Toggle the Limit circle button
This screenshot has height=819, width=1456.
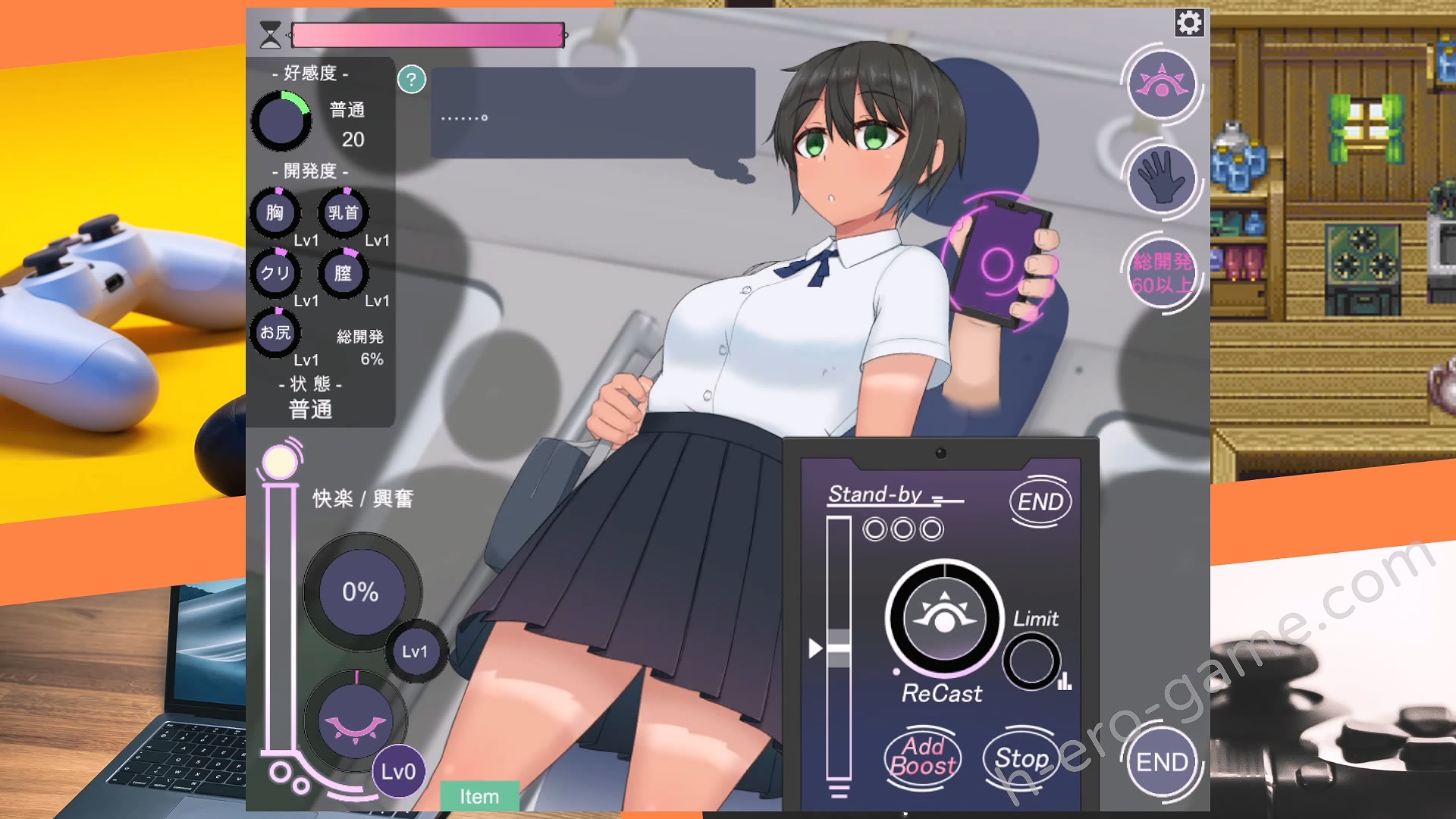click(x=1031, y=661)
